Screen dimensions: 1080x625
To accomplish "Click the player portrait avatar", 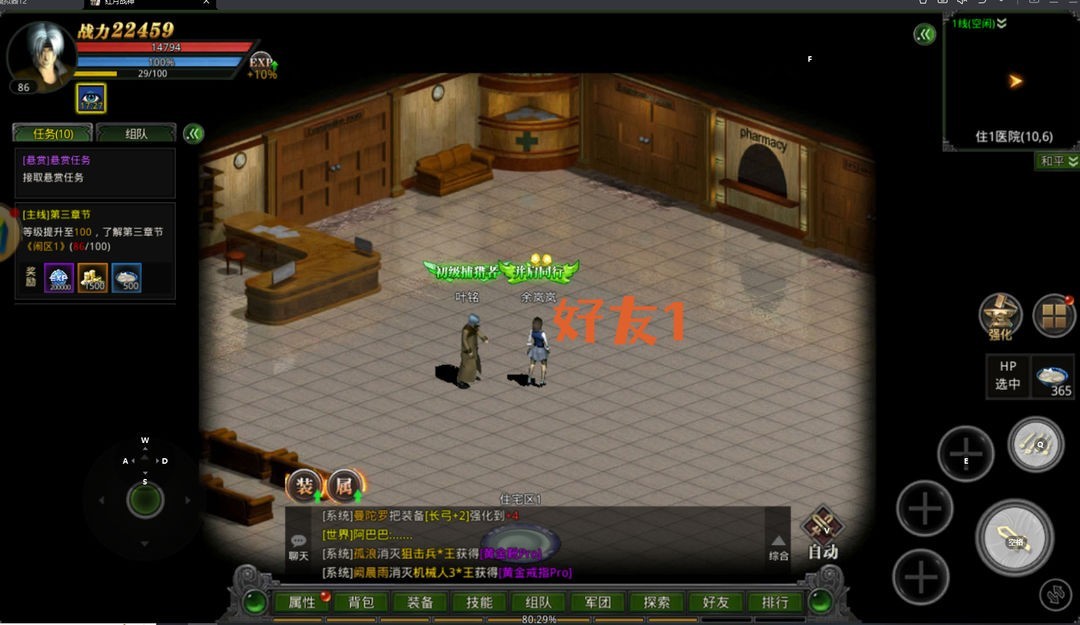I will (x=40, y=54).
